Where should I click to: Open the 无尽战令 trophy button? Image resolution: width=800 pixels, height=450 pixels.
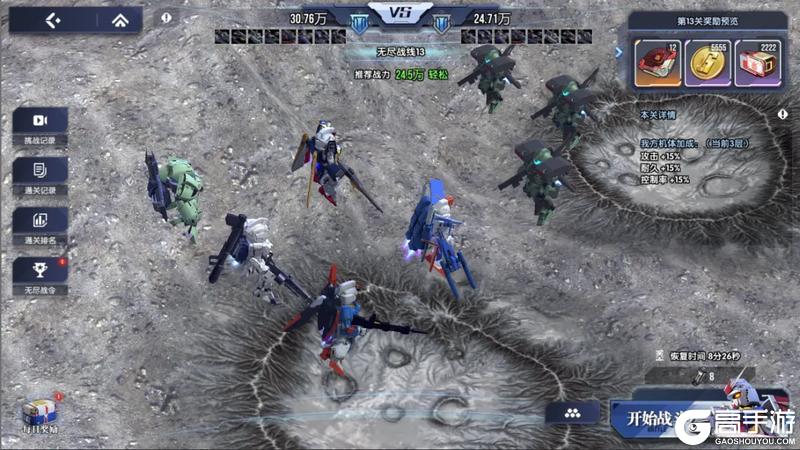[x=40, y=271]
